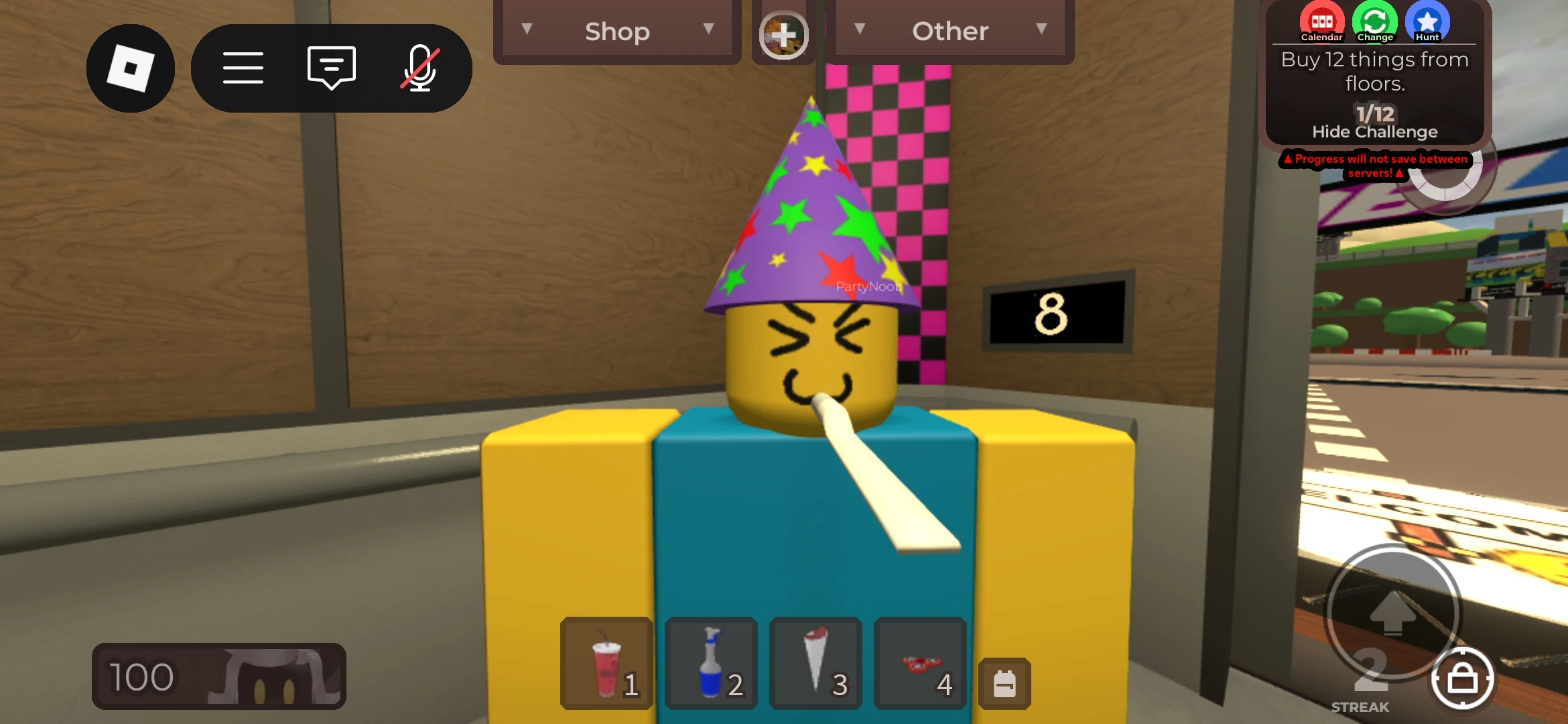Click the hamburger menu icon
The width and height of the screenshot is (1568, 724).
click(243, 68)
